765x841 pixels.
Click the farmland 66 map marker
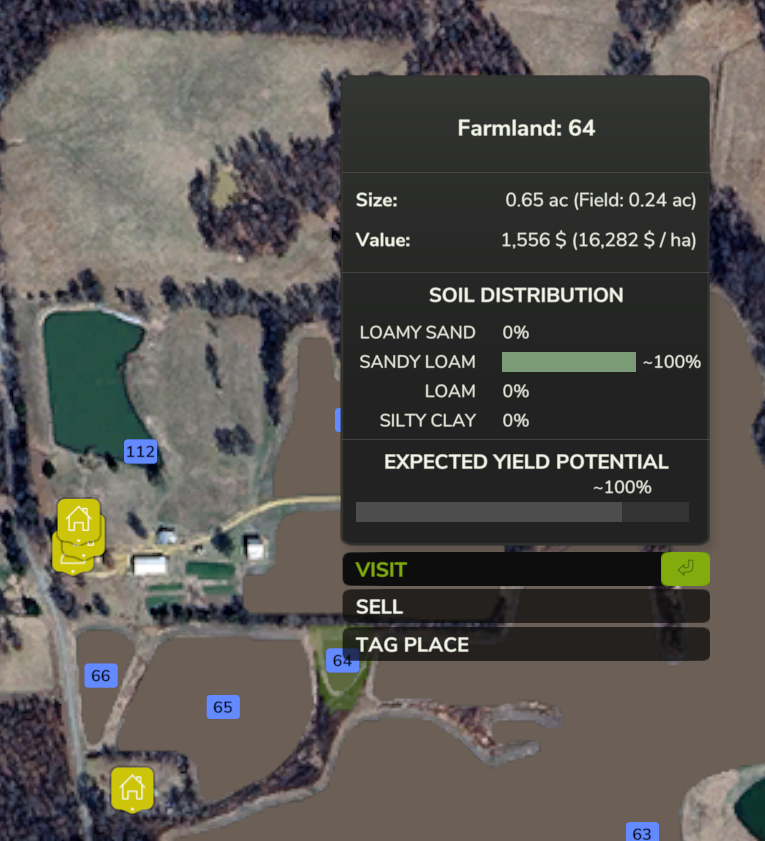click(100, 675)
